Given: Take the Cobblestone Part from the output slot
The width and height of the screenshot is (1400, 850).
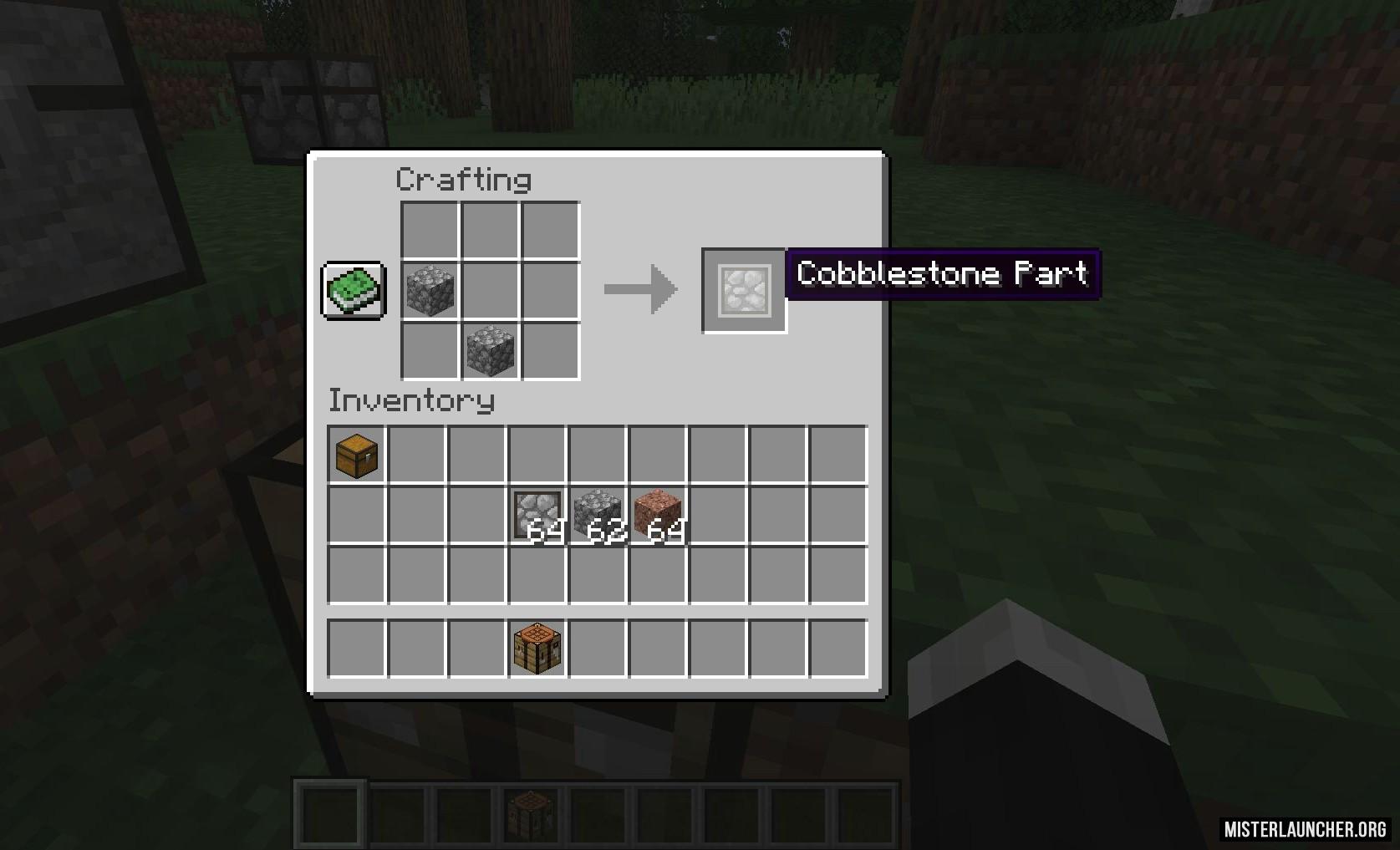Looking at the screenshot, I should click(744, 291).
